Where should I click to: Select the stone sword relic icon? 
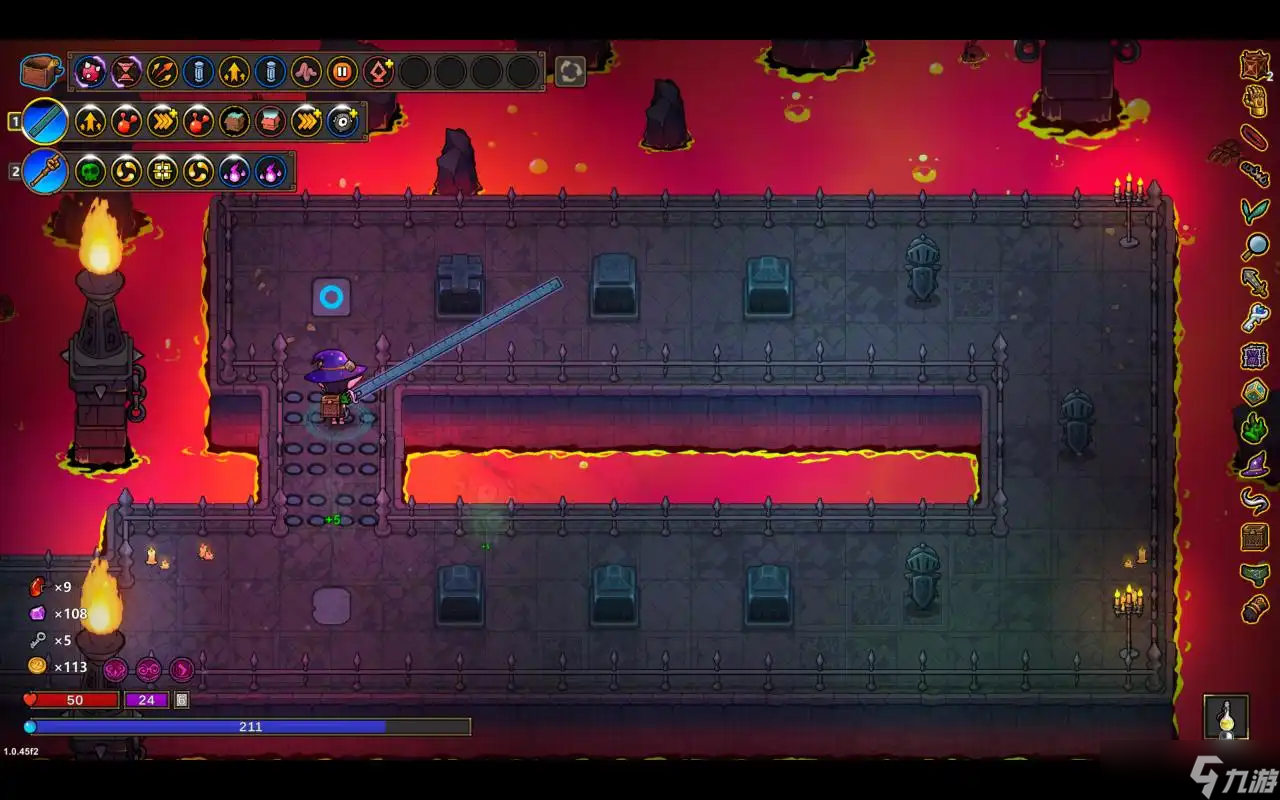(x=1255, y=282)
